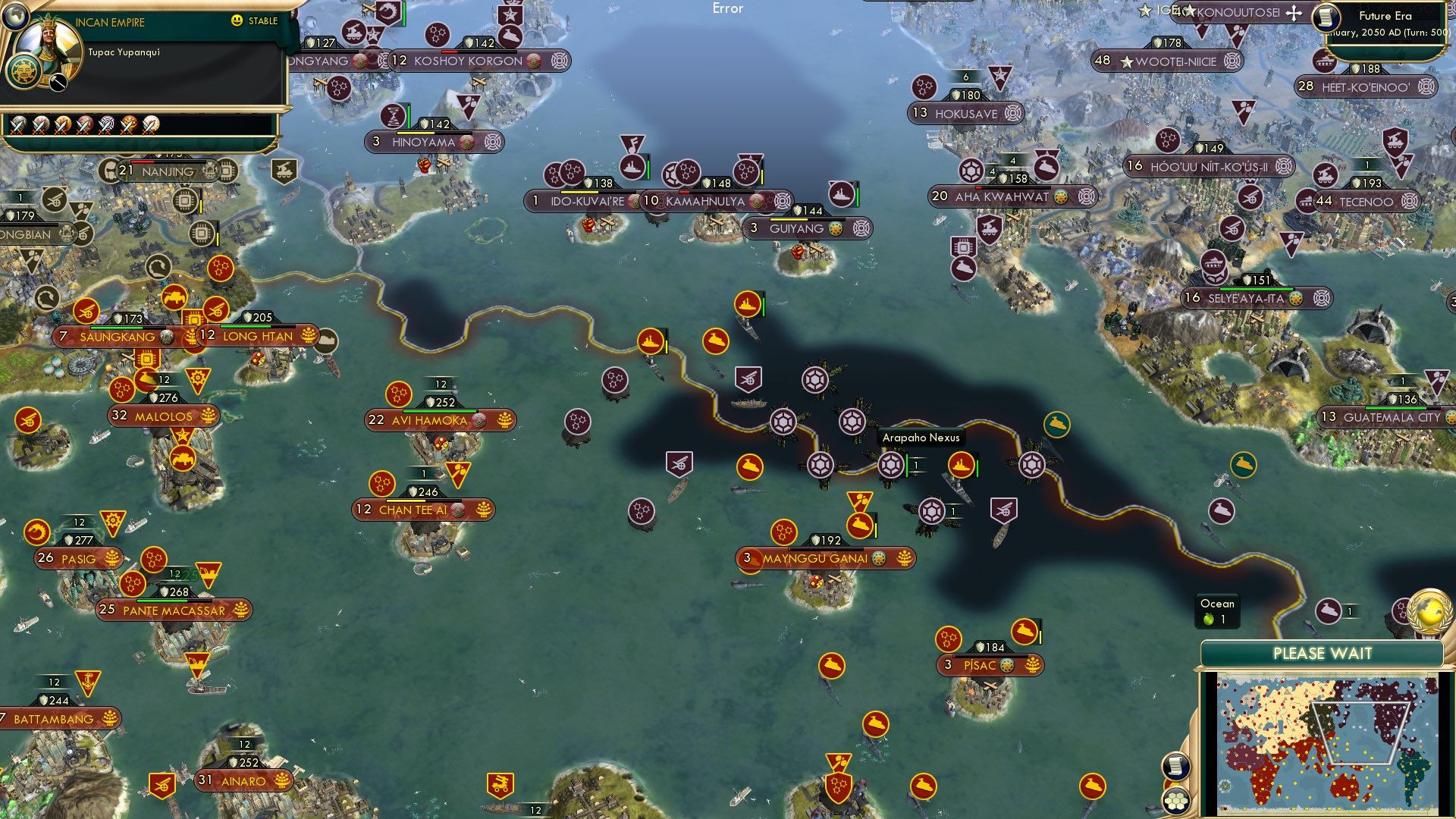Select the first sword unit icon under leader panel

point(19,124)
